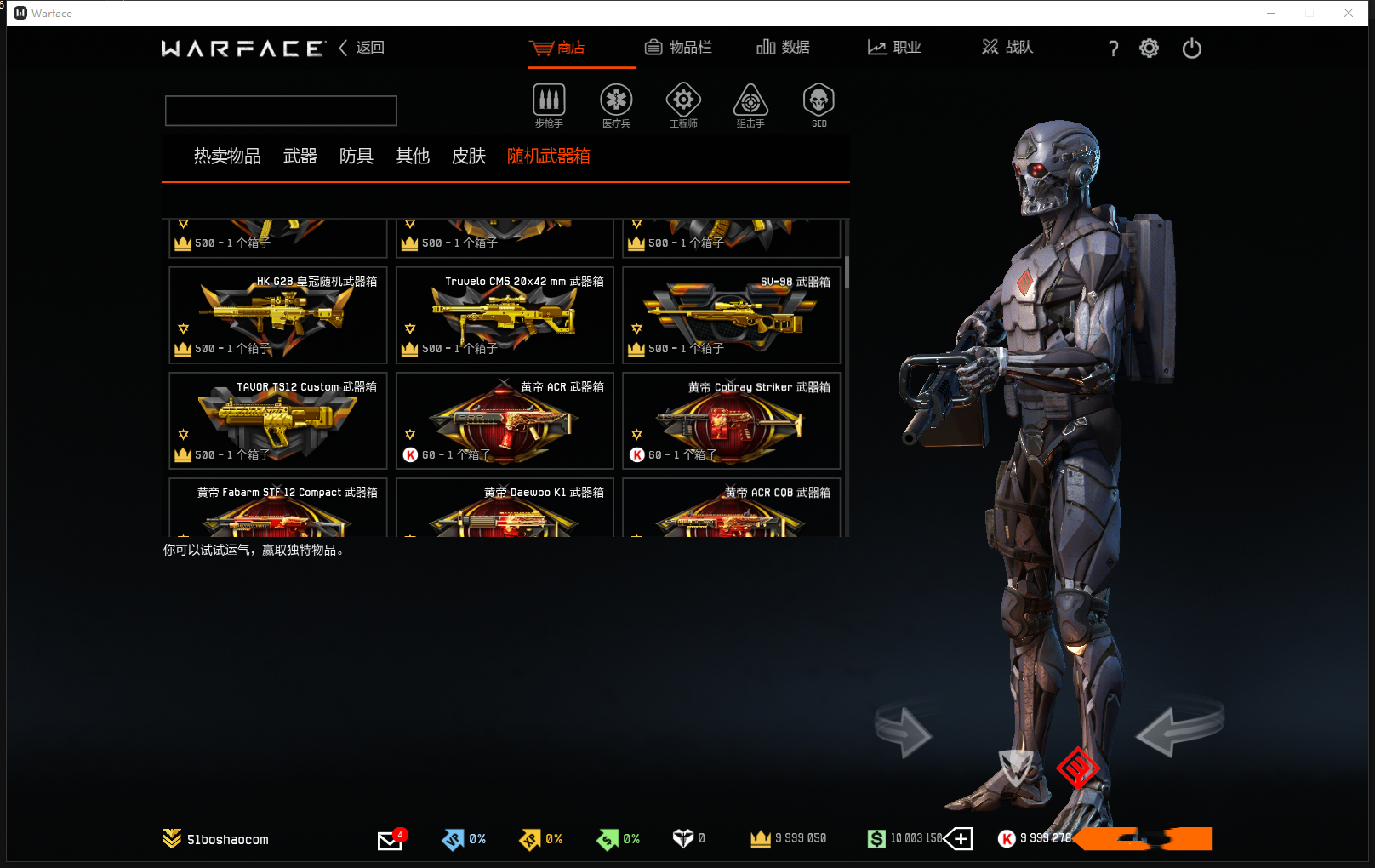Go back using the 返回 button
Image resolution: width=1375 pixels, height=868 pixels.
[x=362, y=48]
